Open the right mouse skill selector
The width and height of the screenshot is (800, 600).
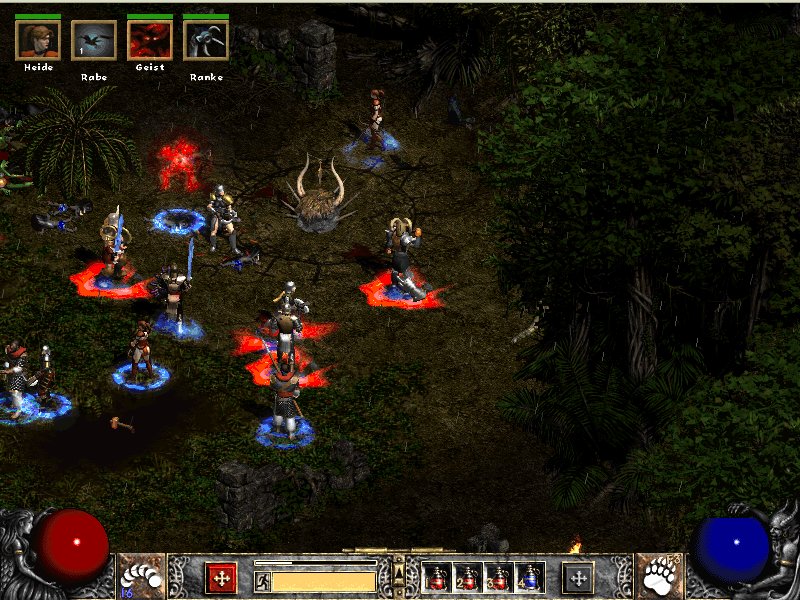[660, 576]
